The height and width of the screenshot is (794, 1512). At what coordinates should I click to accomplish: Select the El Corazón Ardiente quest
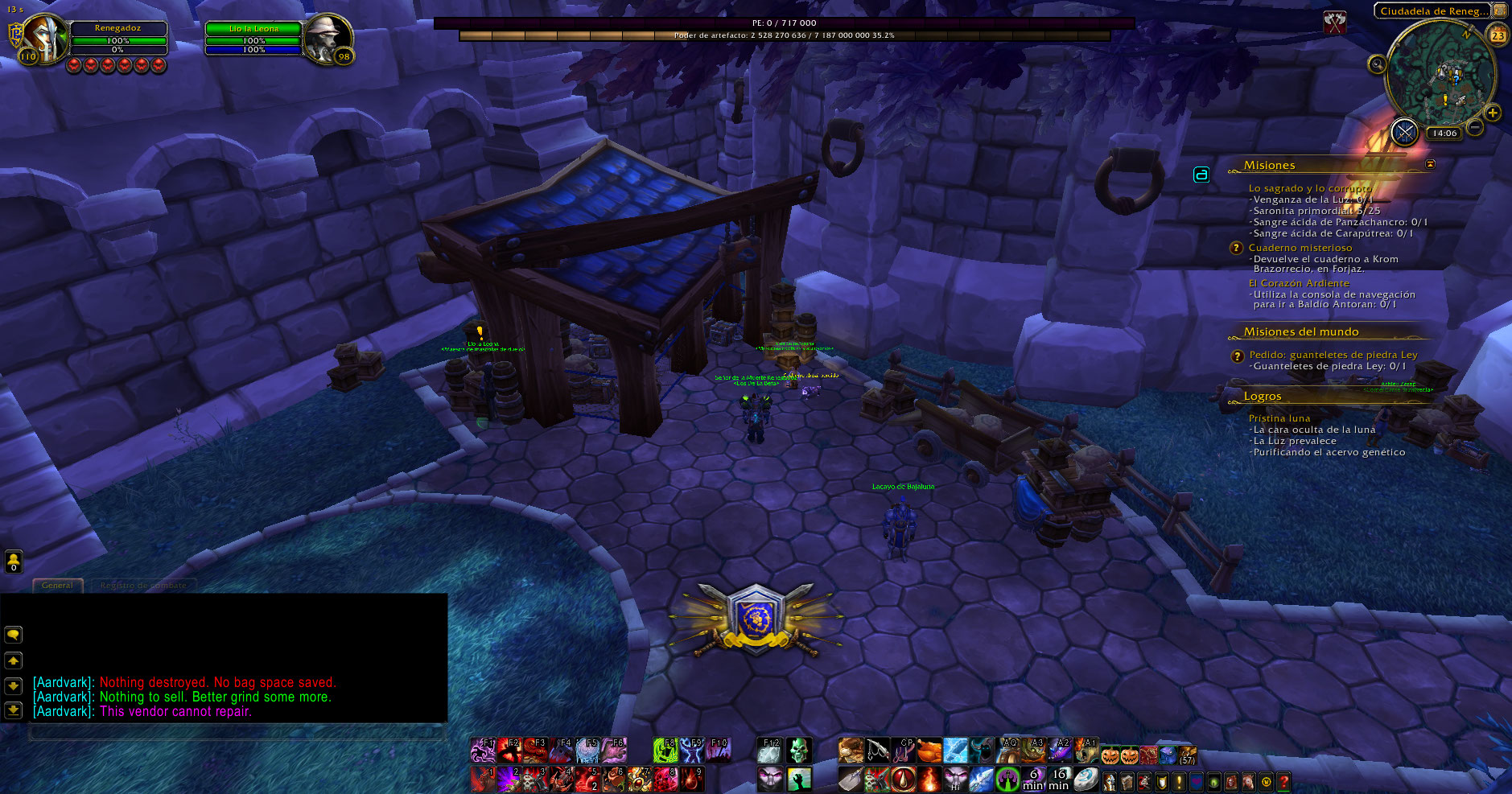pyautogui.click(x=1299, y=283)
